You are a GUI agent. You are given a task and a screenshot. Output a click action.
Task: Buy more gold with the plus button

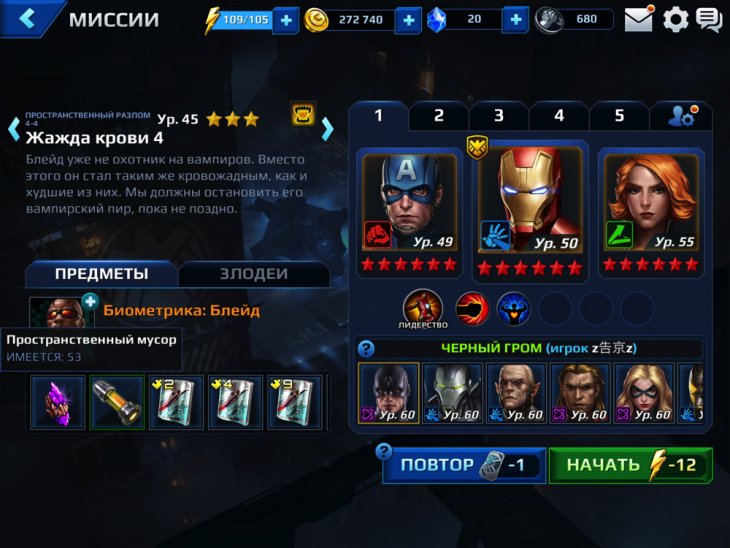(x=408, y=20)
